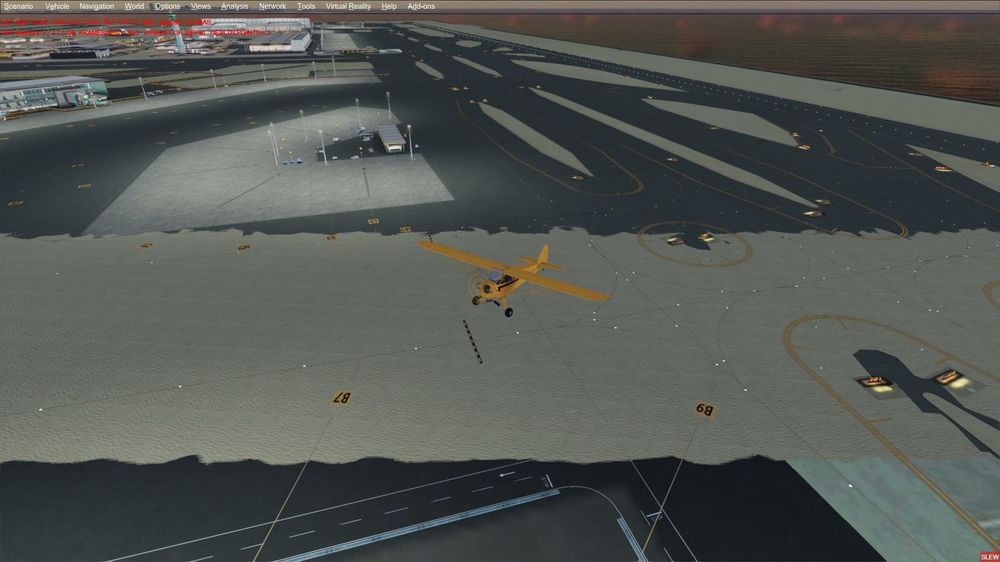
Task: Open the Virtual Reality menu
Action: coord(348,6)
